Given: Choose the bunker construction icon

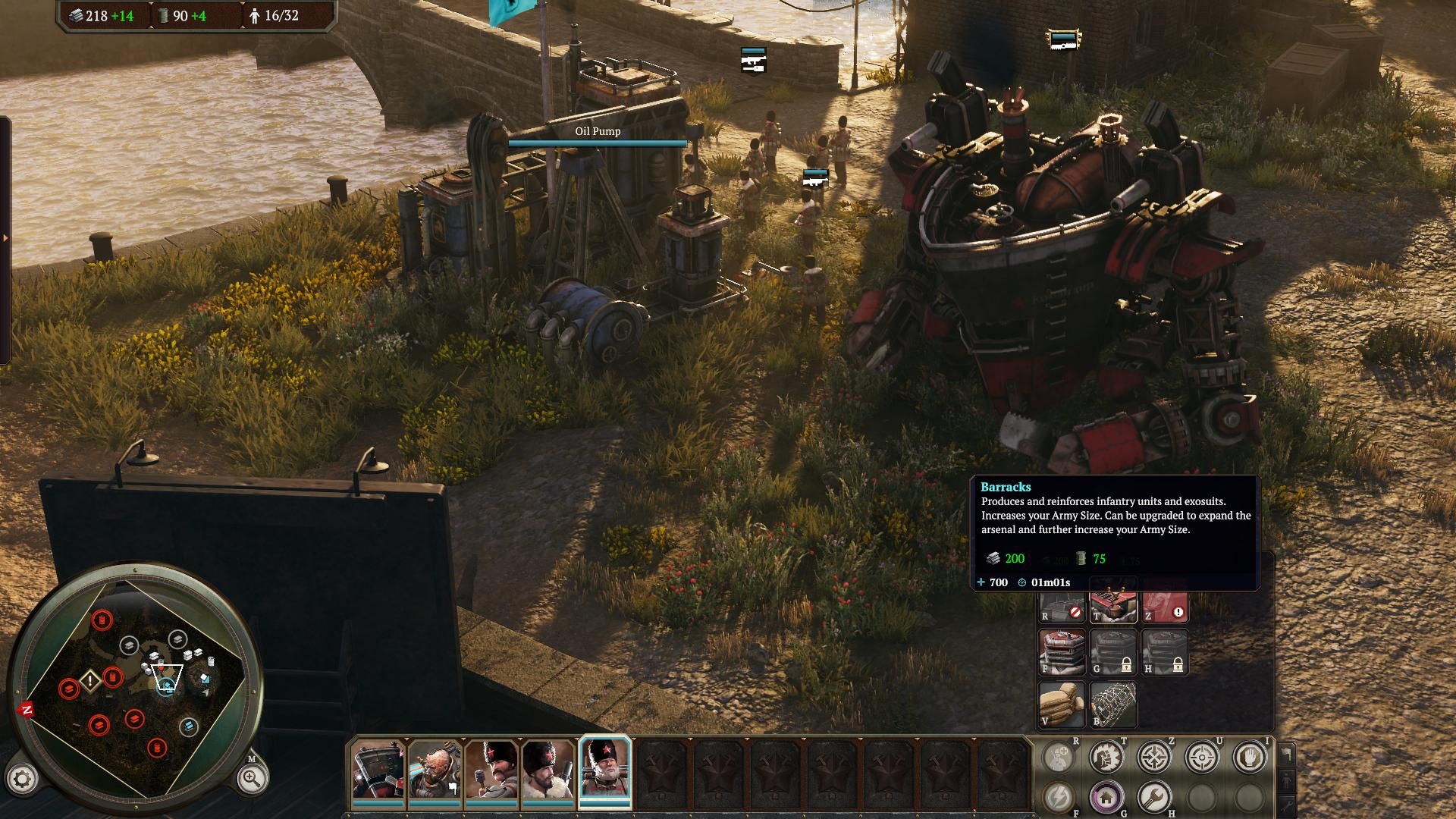Looking at the screenshot, I should [x=1062, y=652].
